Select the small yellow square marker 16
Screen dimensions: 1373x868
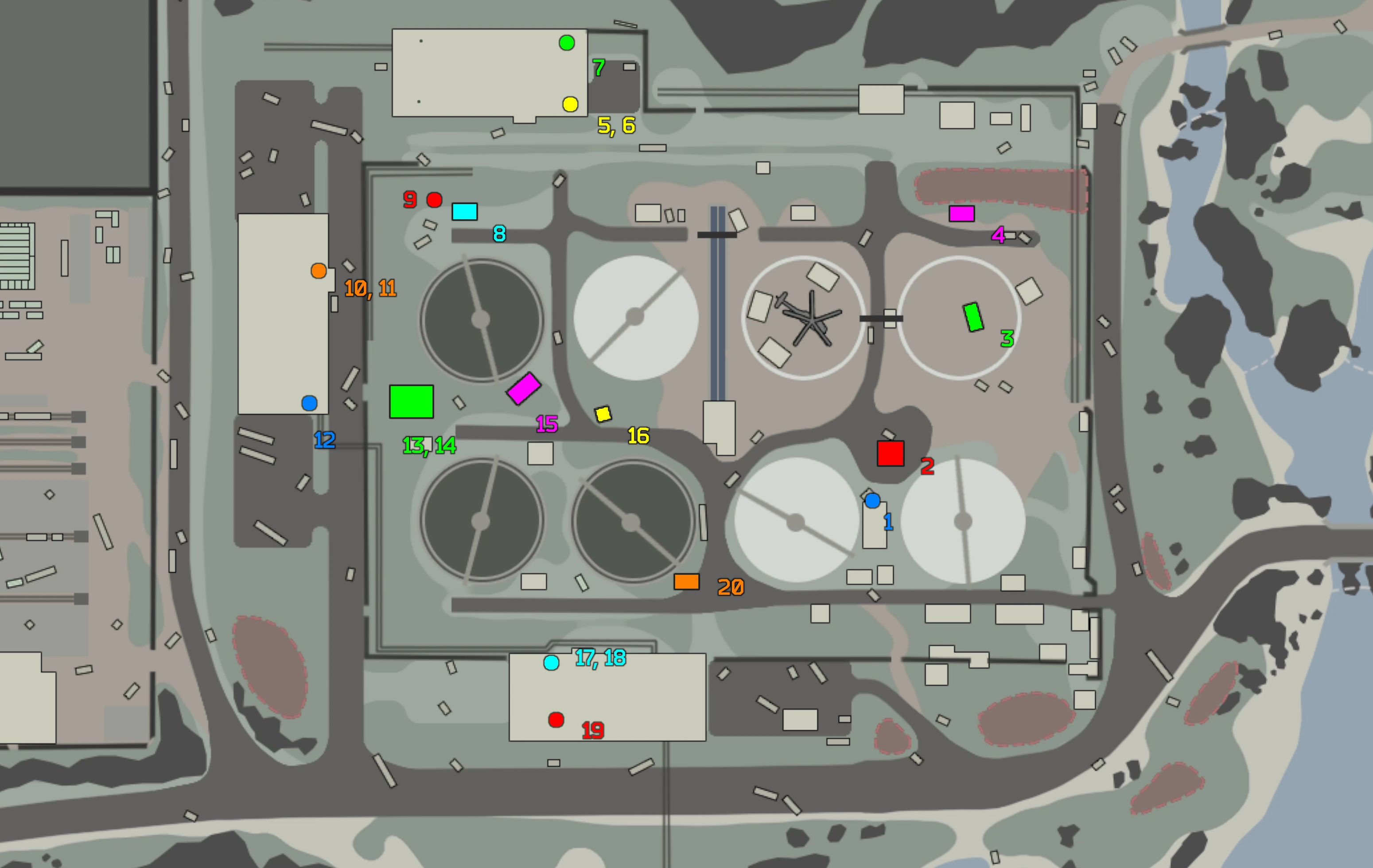[x=603, y=414]
